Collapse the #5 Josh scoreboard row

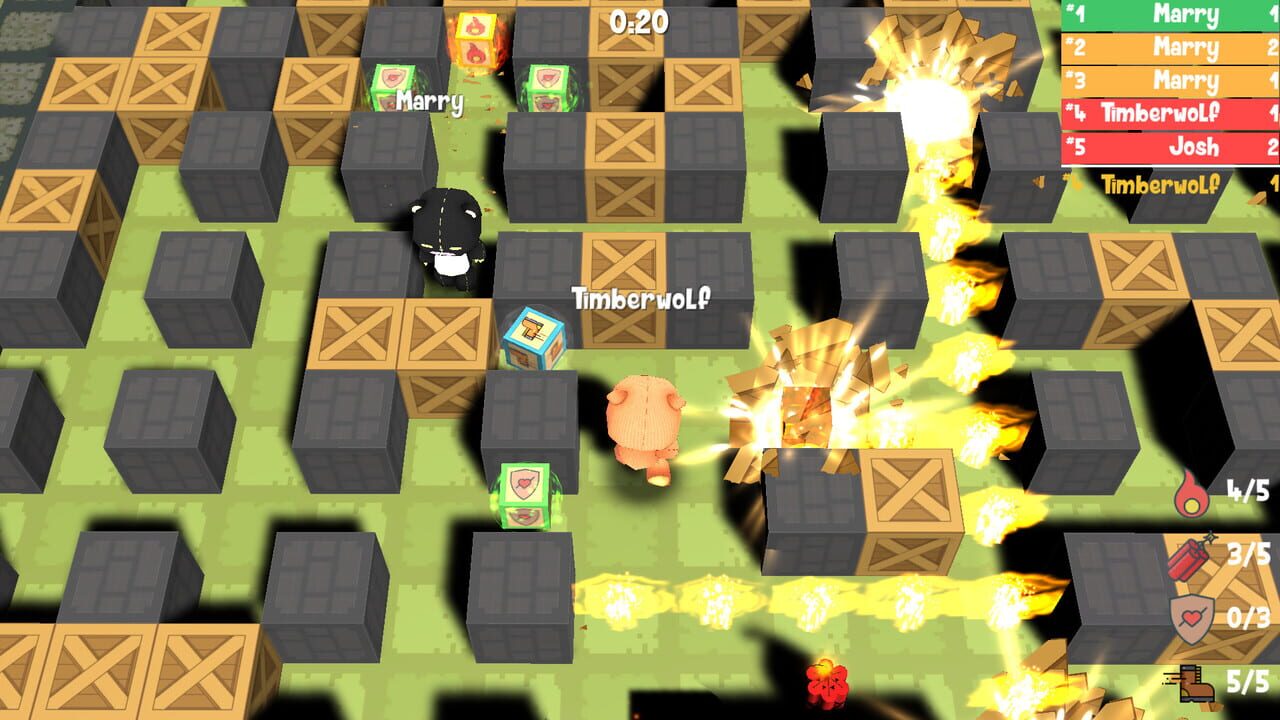[x=1166, y=147]
